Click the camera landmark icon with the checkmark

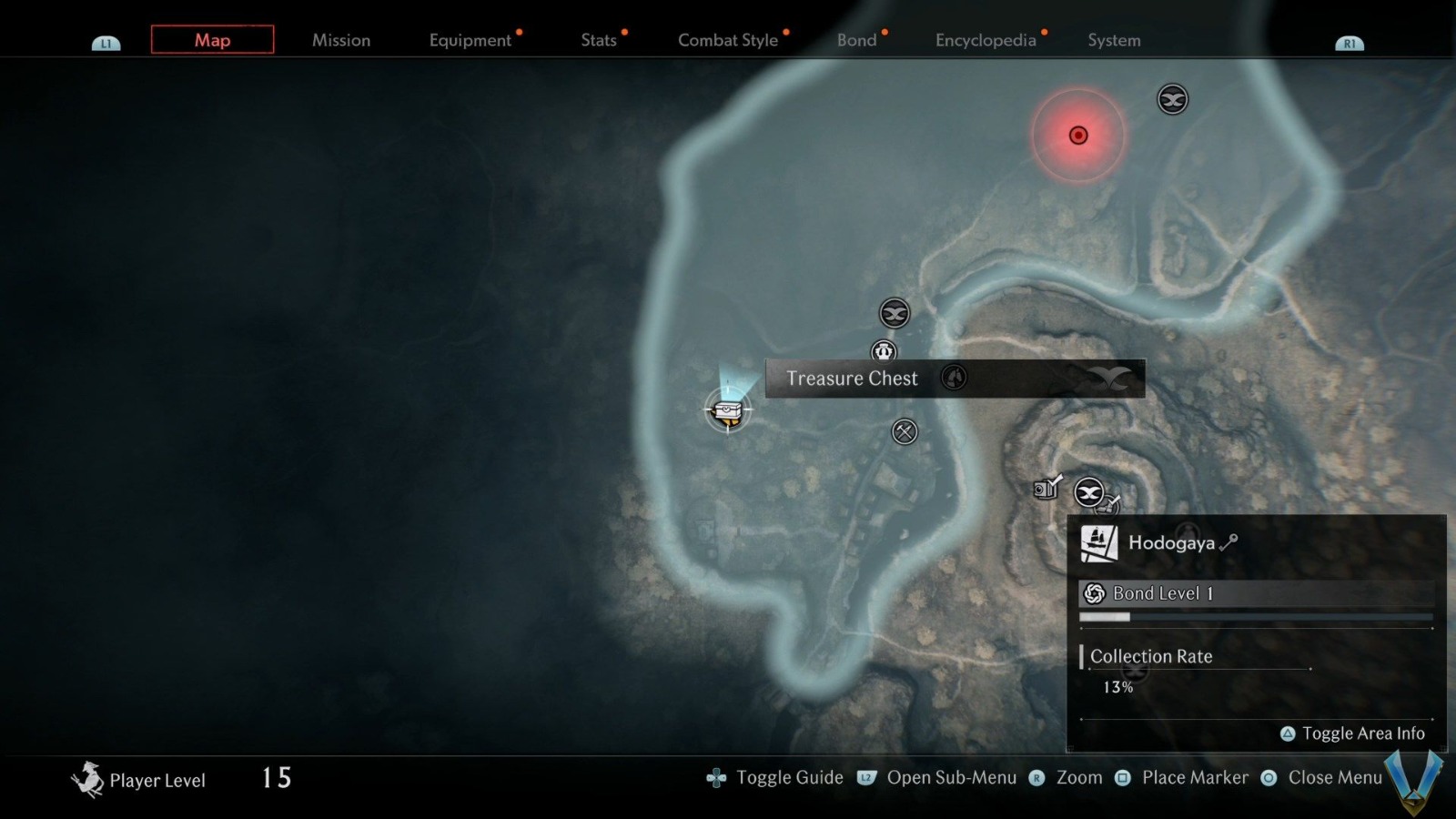tap(1044, 489)
